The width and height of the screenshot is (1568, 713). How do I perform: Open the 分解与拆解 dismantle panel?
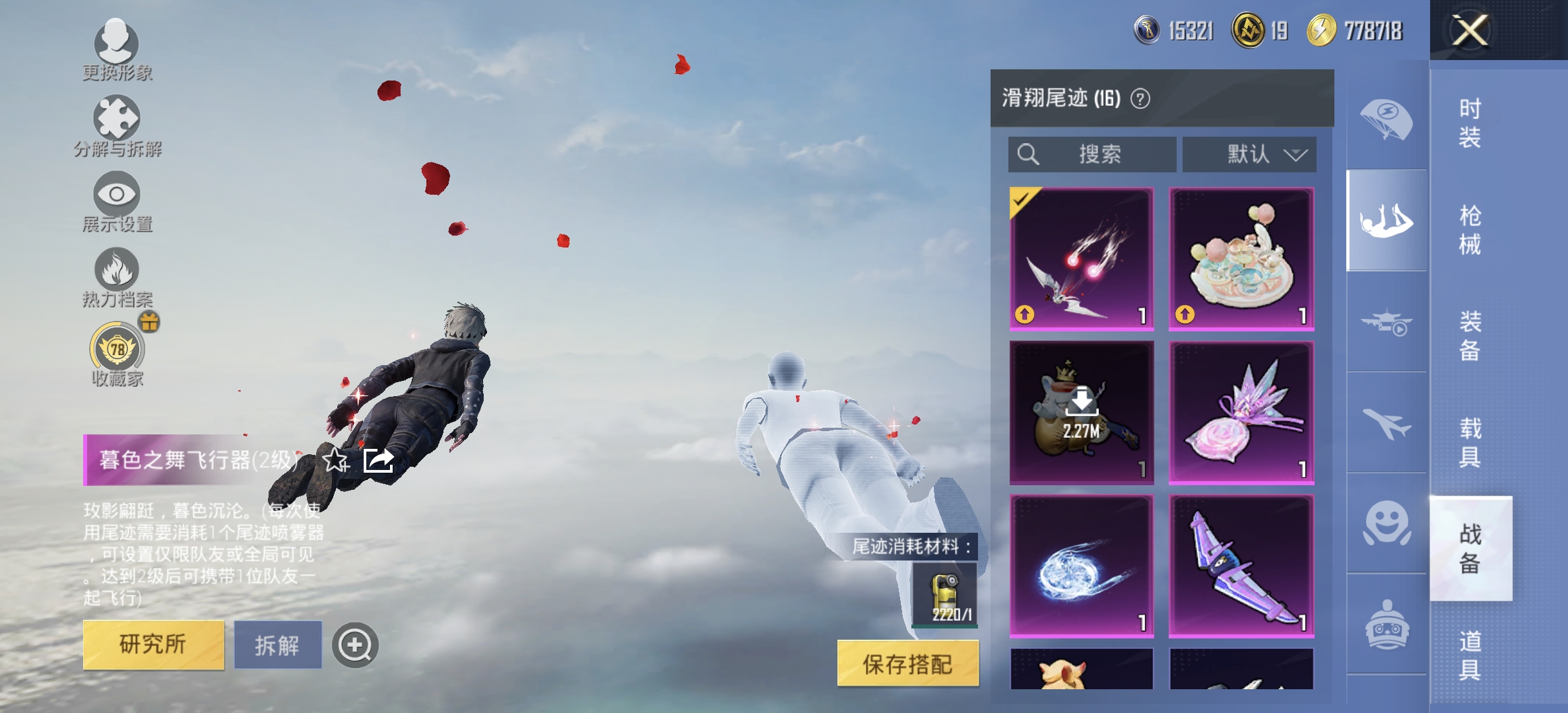(x=115, y=121)
